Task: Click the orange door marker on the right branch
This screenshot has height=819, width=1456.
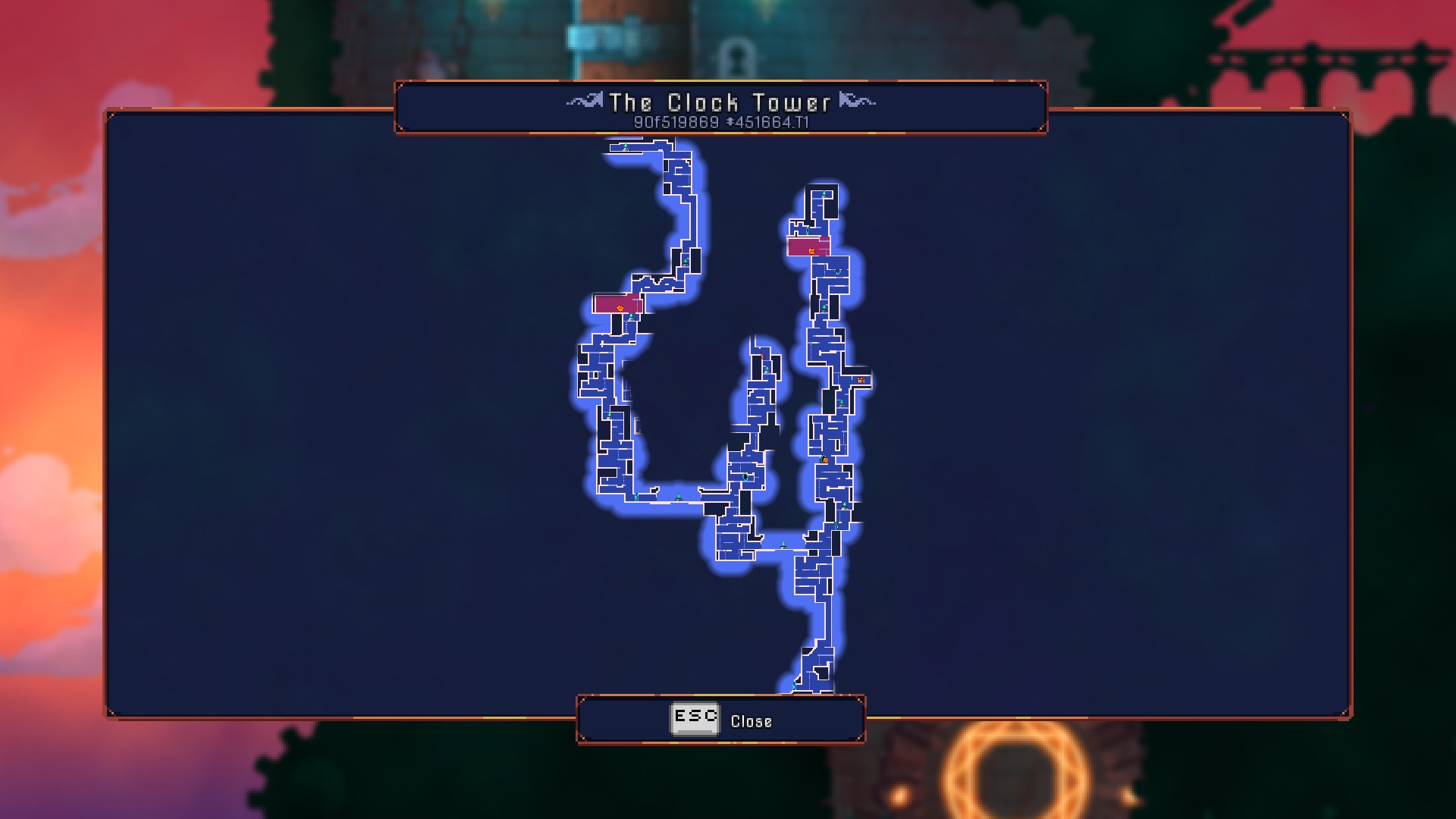Action: [x=824, y=460]
